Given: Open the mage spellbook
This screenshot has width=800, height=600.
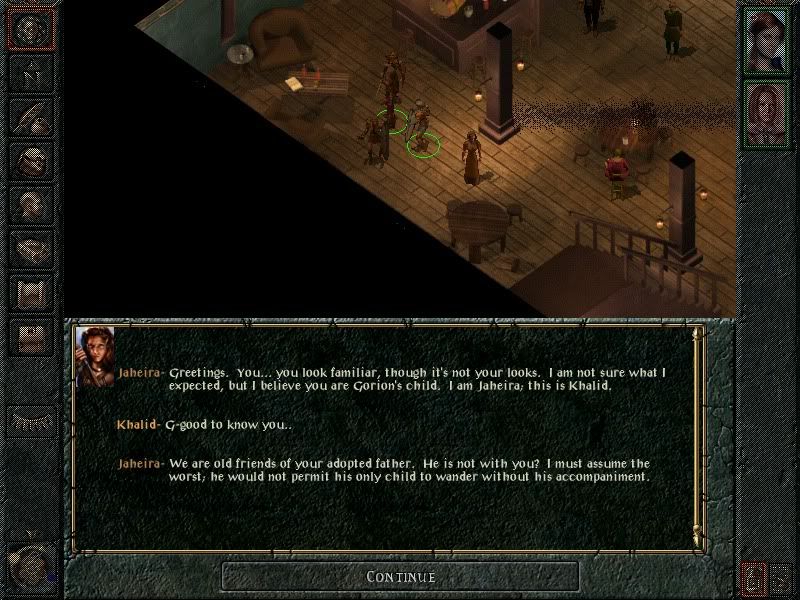Looking at the screenshot, I should coord(31,249).
